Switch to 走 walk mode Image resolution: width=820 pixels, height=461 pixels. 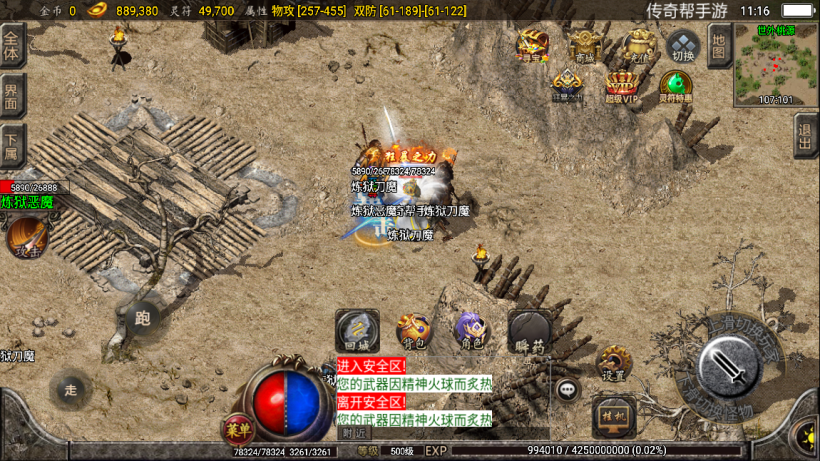70,389
